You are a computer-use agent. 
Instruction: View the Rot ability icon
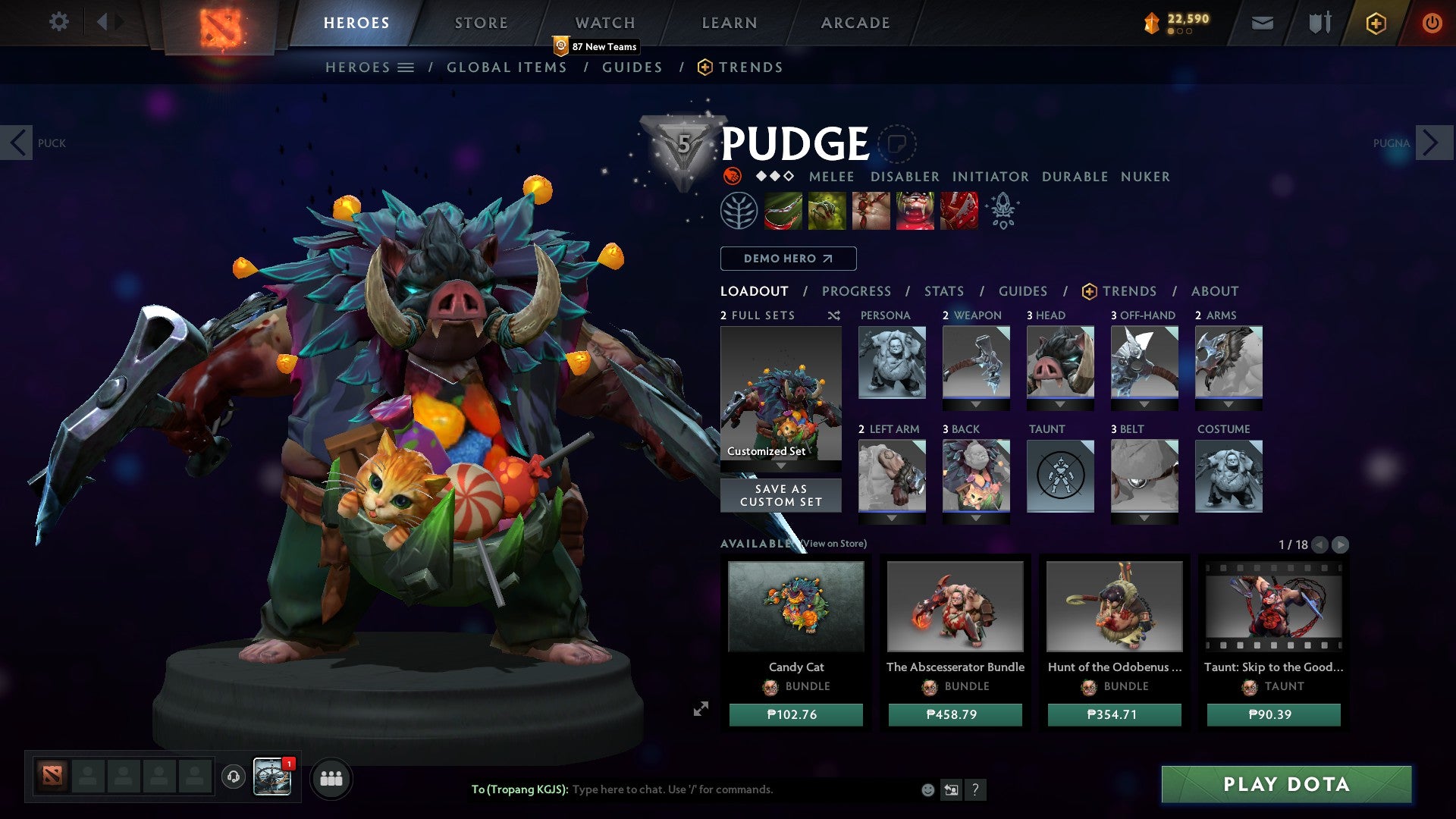[828, 210]
